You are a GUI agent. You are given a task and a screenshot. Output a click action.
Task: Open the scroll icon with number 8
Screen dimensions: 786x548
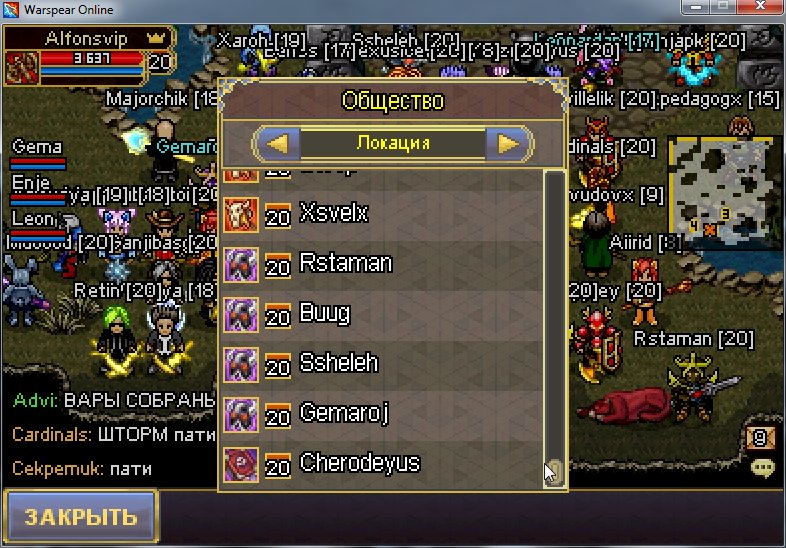(x=760, y=437)
